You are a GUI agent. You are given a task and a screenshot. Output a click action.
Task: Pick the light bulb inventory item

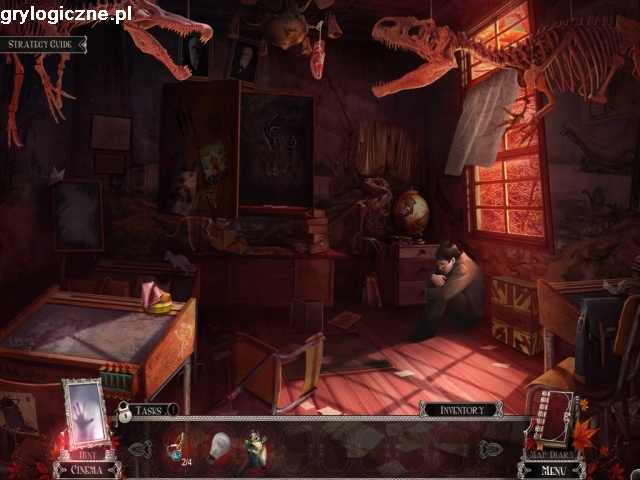[218, 447]
